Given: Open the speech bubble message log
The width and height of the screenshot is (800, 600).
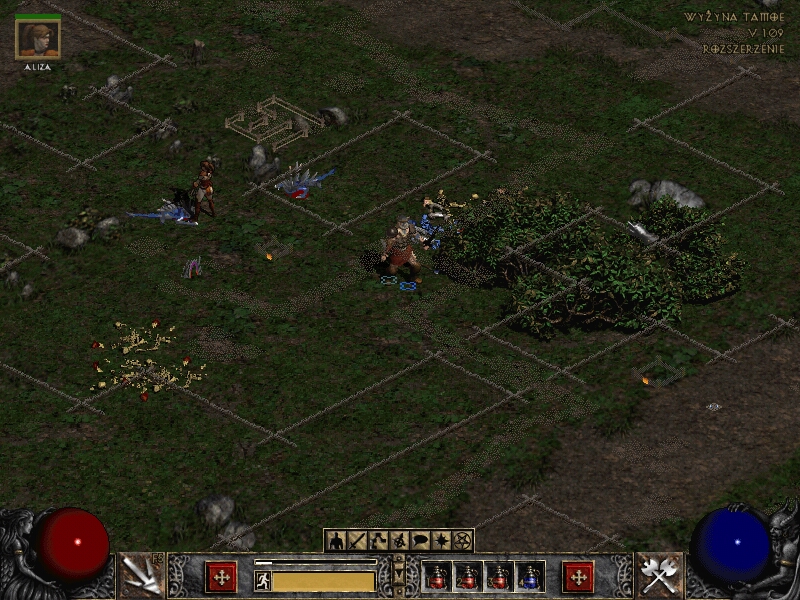Looking at the screenshot, I should click(420, 541).
